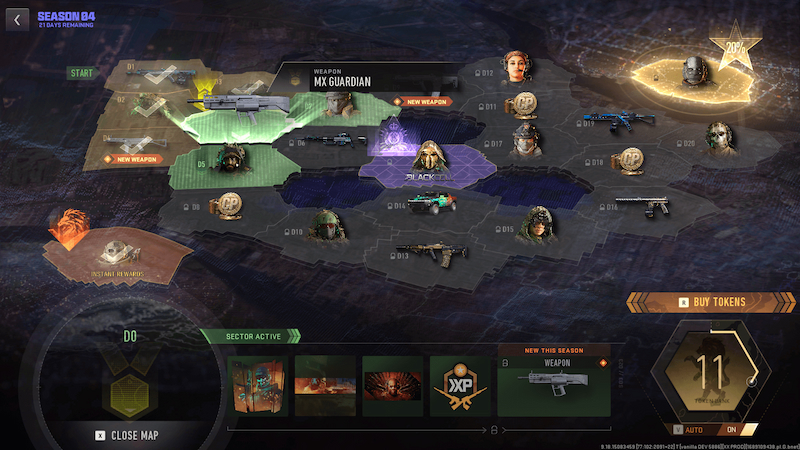View the new season weapon reward card
Viewport: 800px width, 450px height.
tap(553, 385)
